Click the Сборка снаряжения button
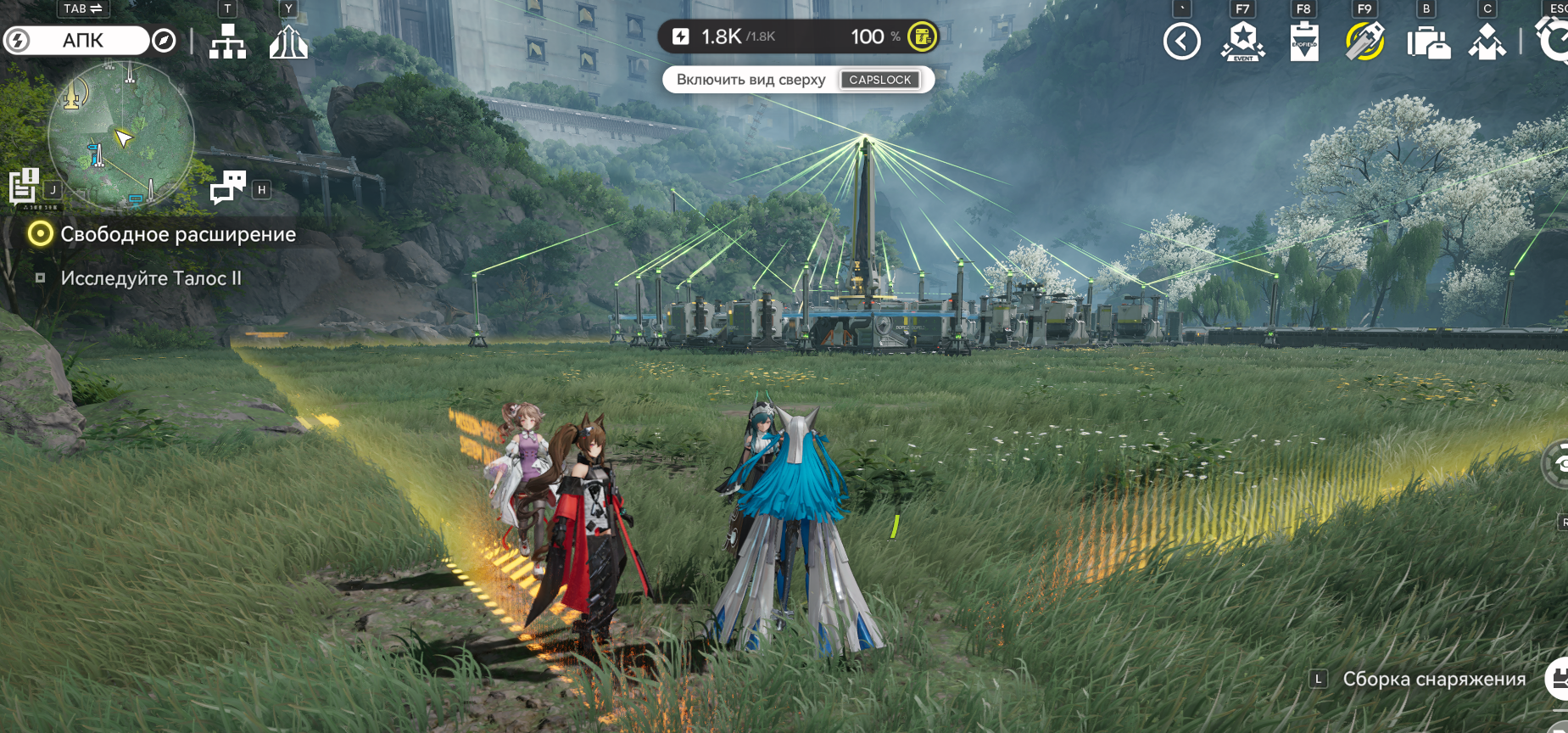The image size is (1568, 733). click(x=1433, y=679)
